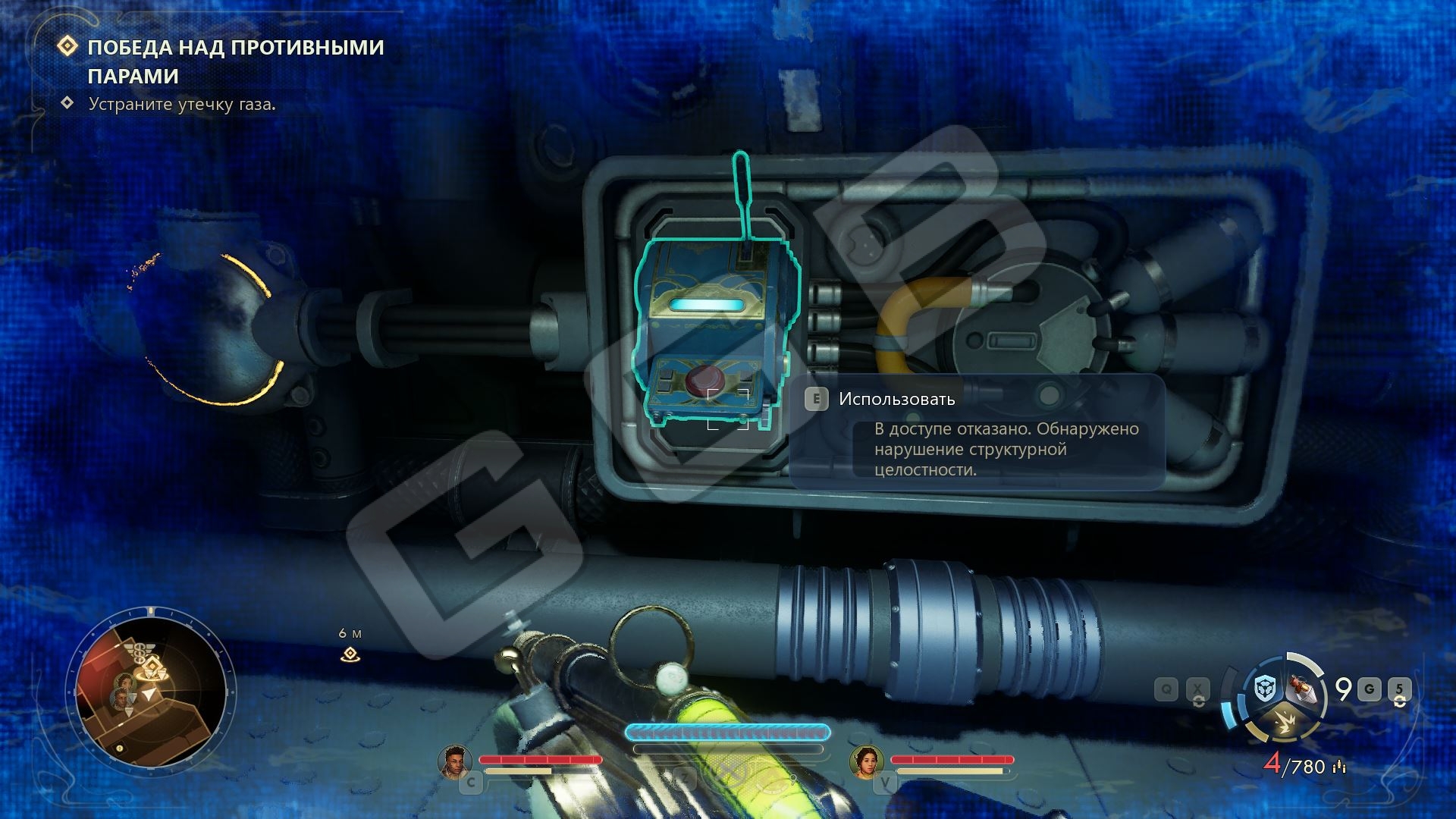Select the red grenade throwable icon
1456x819 pixels.
(1301, 687)
